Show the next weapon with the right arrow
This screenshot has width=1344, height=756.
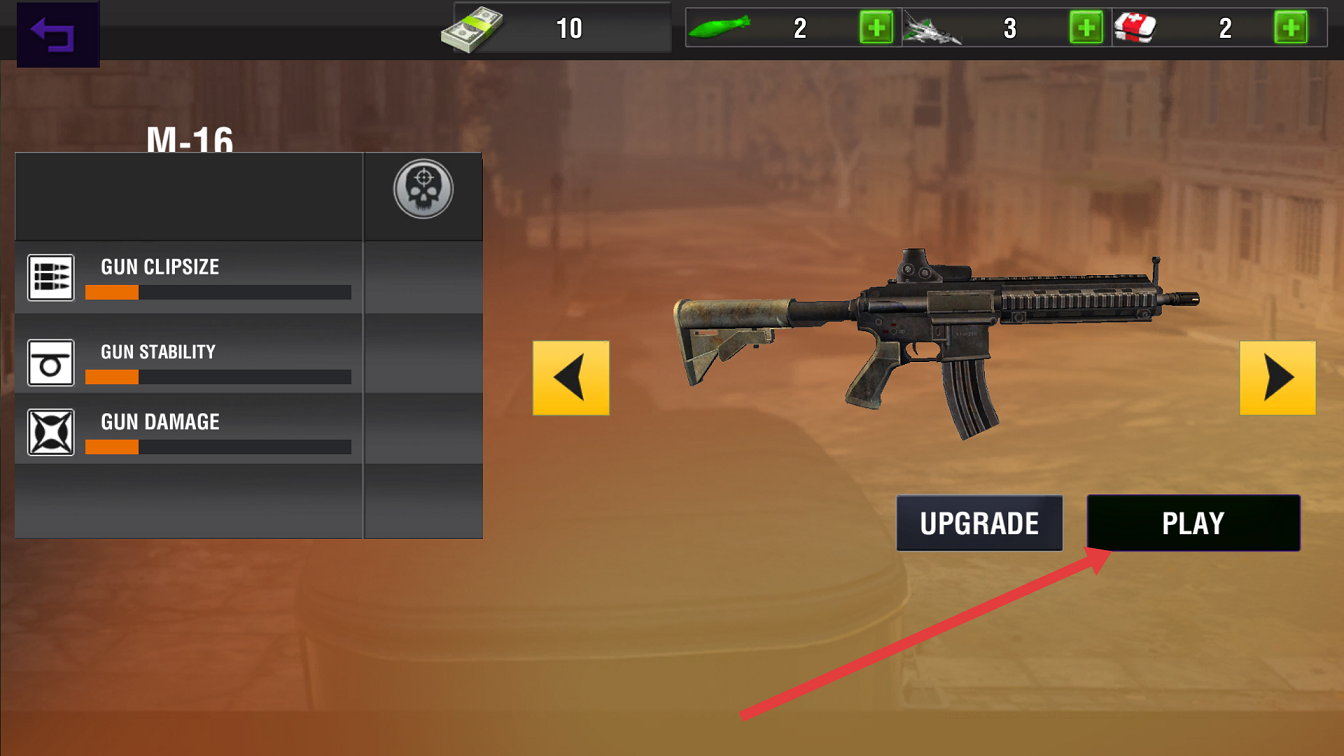click(x=1277, y=378)
